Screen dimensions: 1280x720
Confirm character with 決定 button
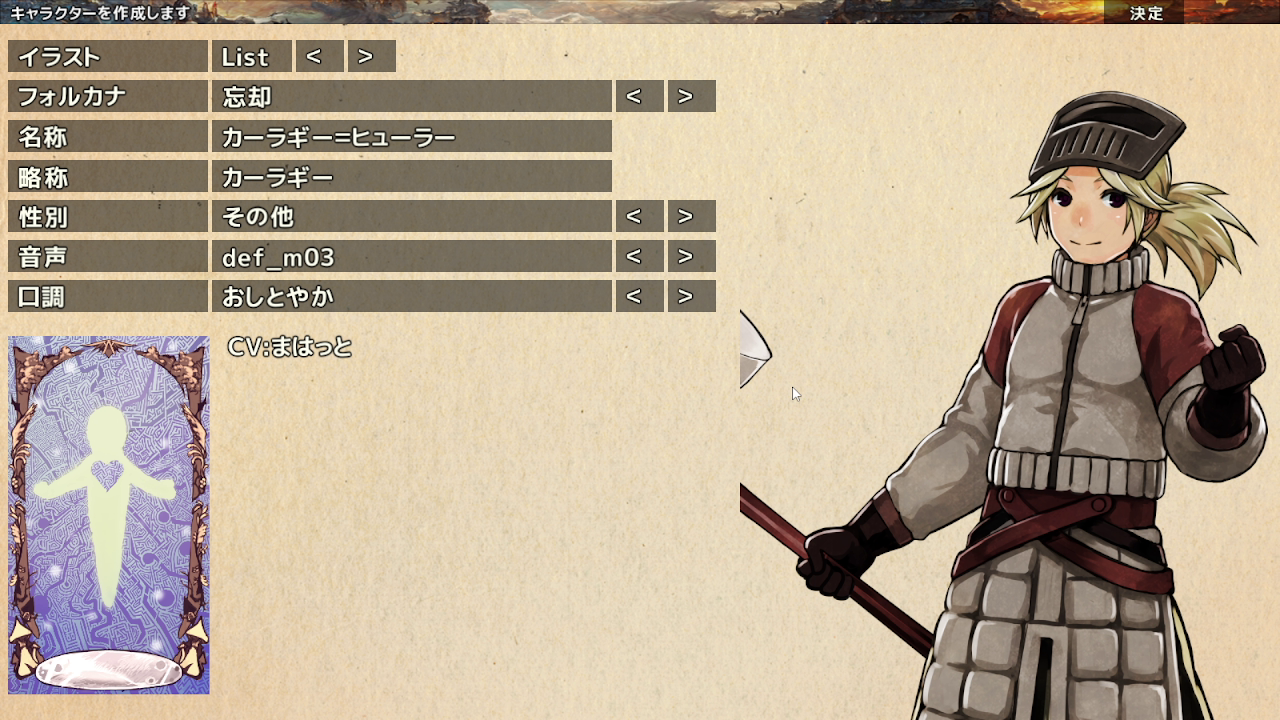pos(1146,13)
